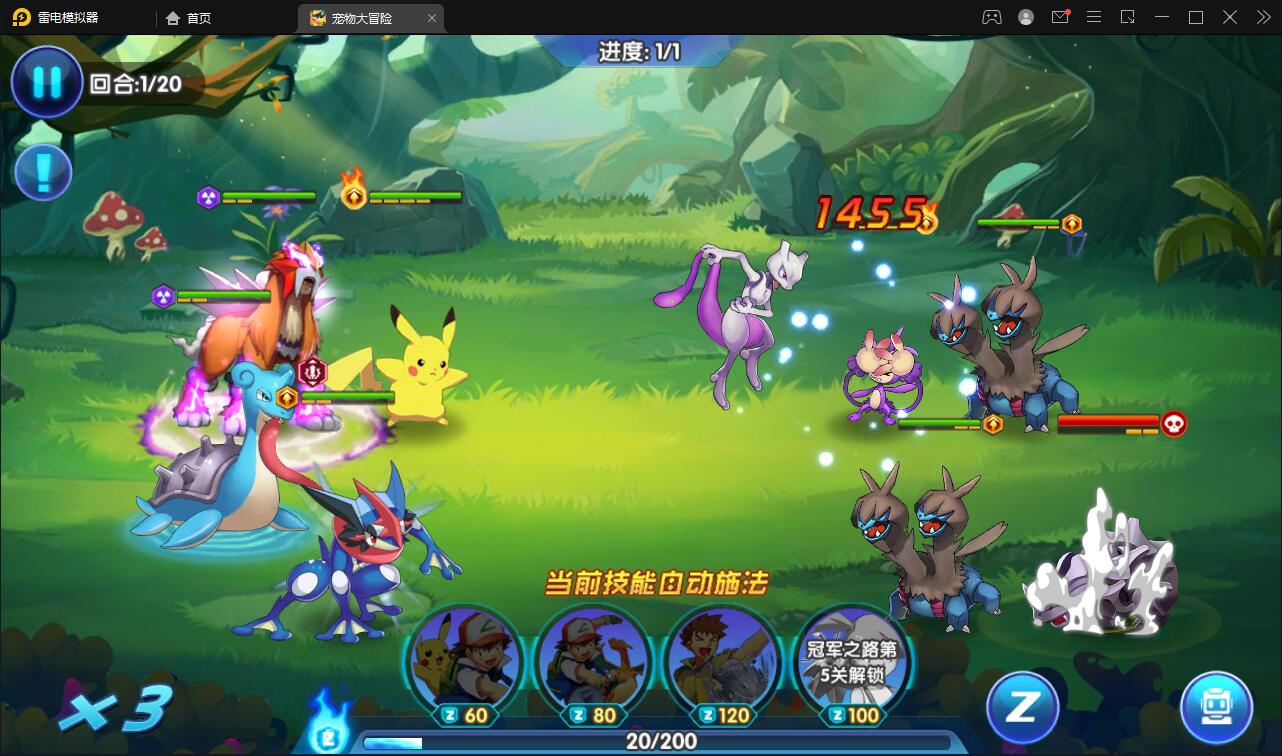Trigger Brock's skill costing 120 energy
This screenshot has height=756, width=1282.
click(x=721, y=665)
